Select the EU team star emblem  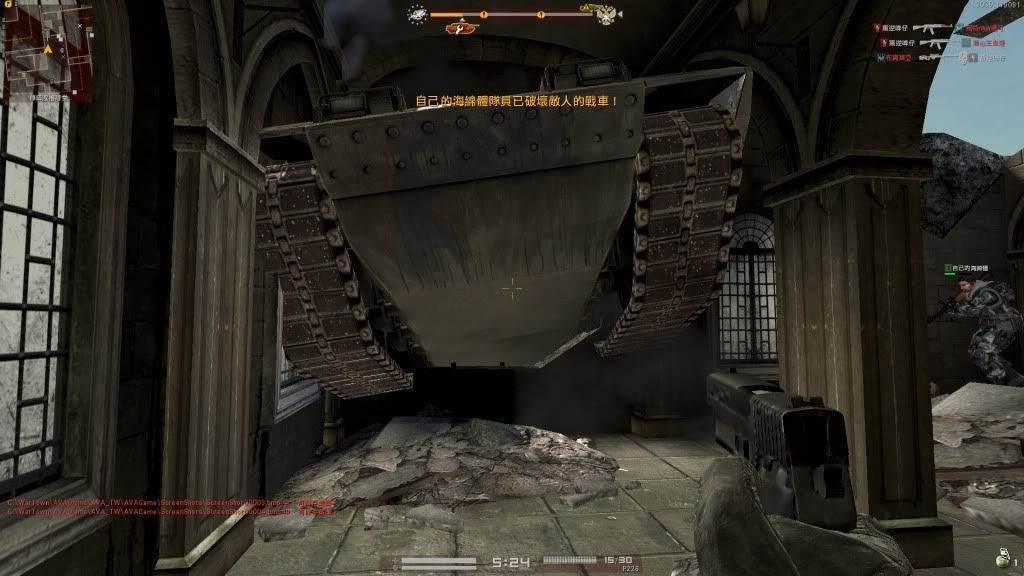[417, 14]
